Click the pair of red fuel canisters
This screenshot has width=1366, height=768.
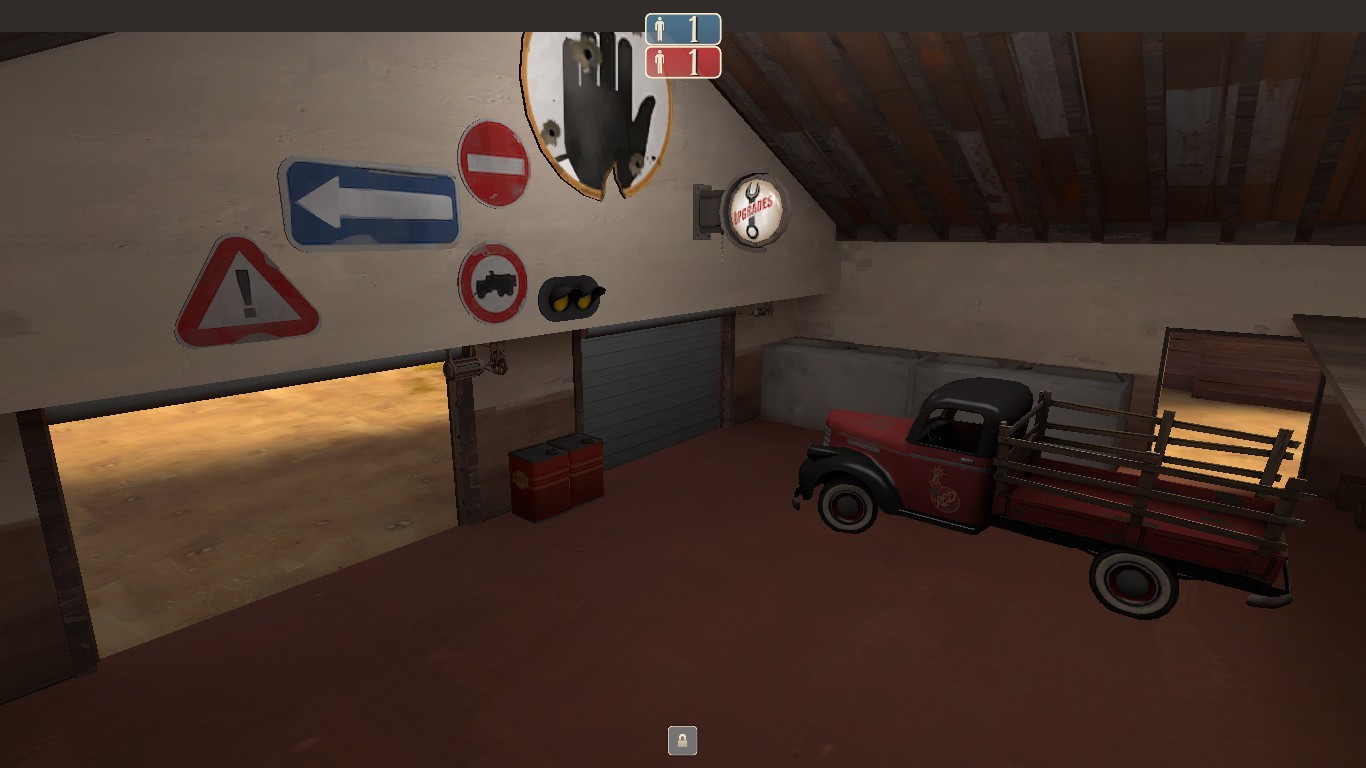(x=556, y=480)
